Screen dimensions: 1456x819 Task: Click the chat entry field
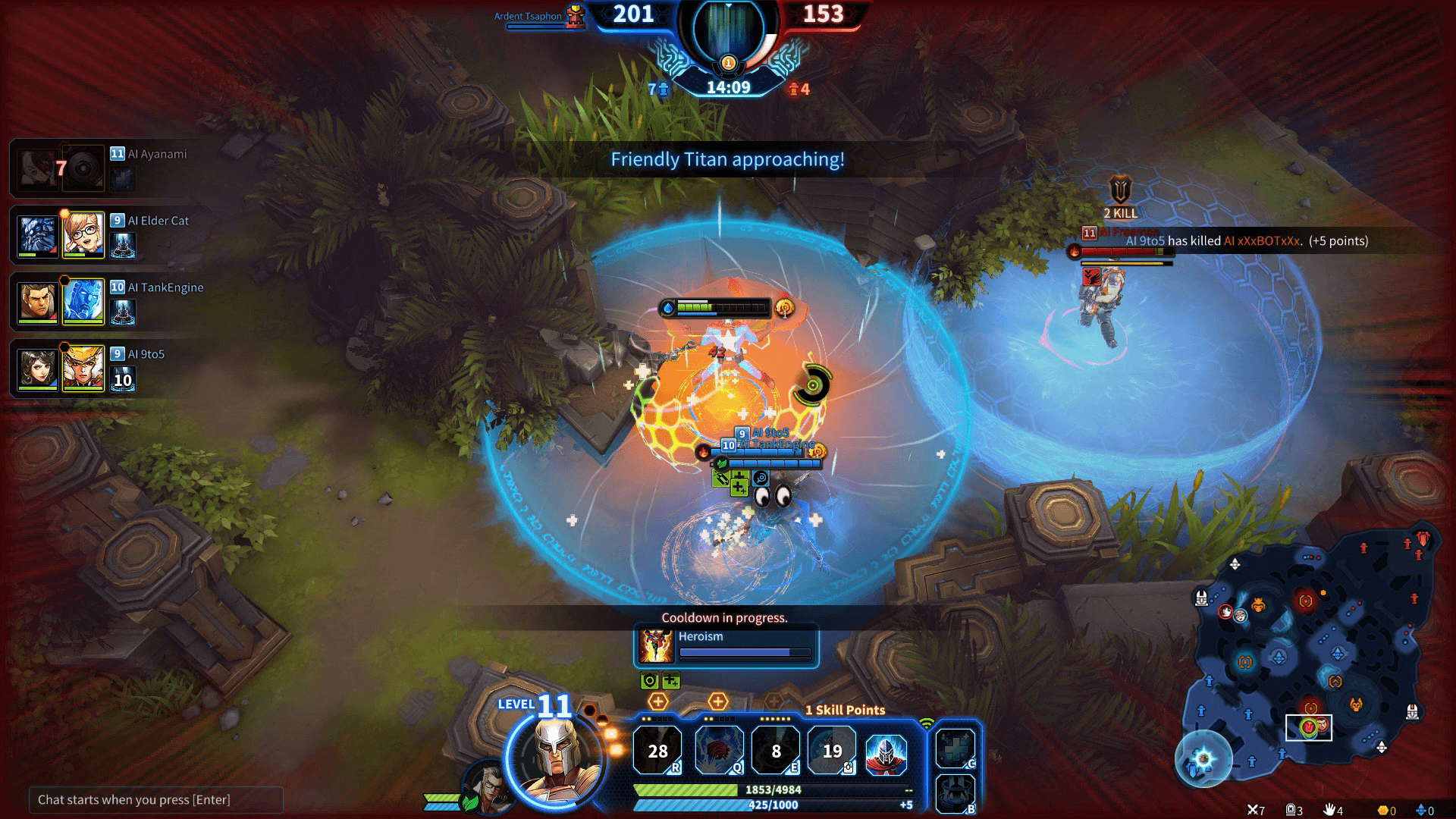[155, 799]
